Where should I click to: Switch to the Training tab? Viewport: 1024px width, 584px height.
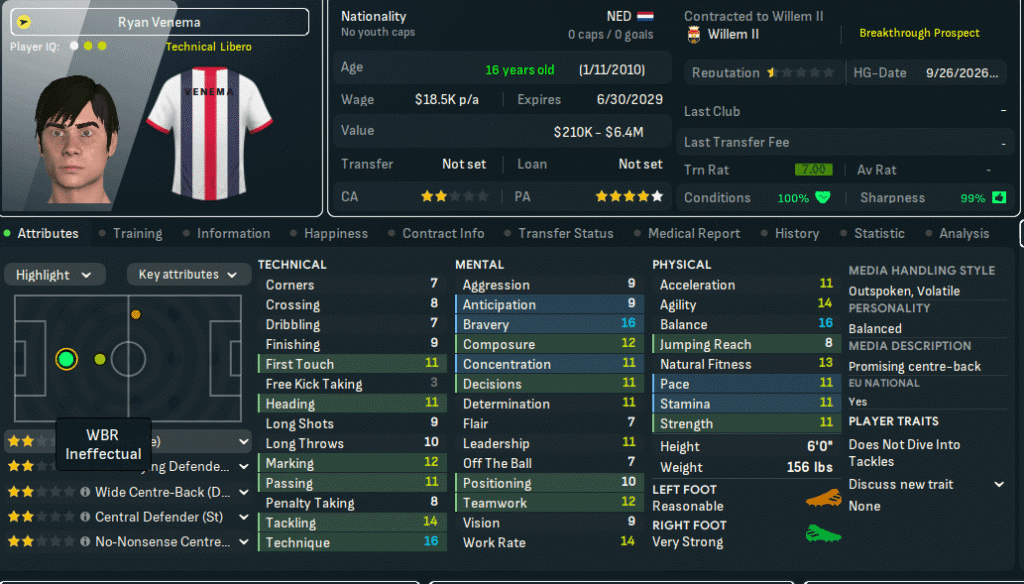click(x=137, y=233)
